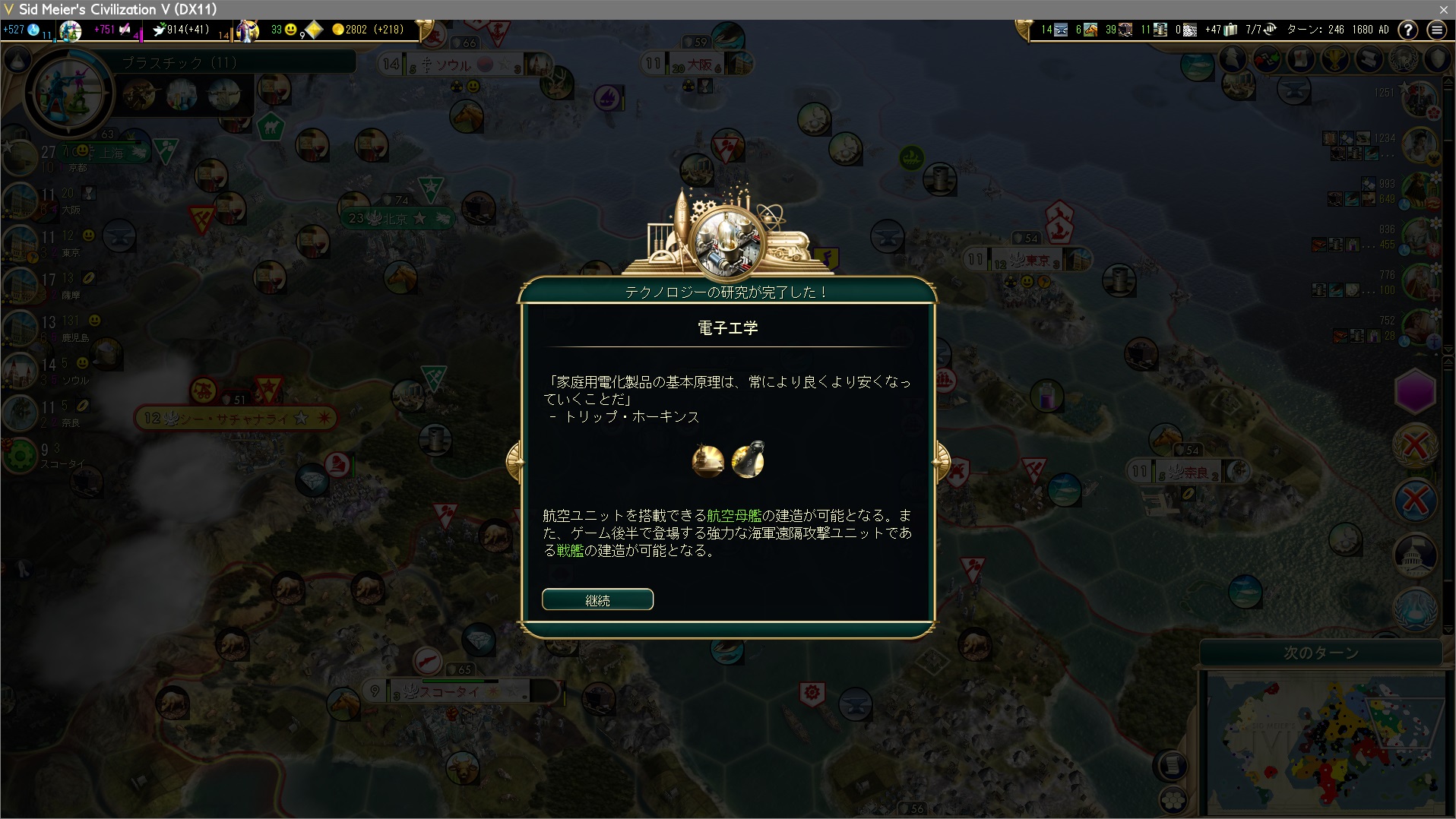Image resolution: width=1456 pixels, height=819 pixels.
Task: Open the main menu hamburger button
Action: pyautogui.click(x=1436, y=30)
